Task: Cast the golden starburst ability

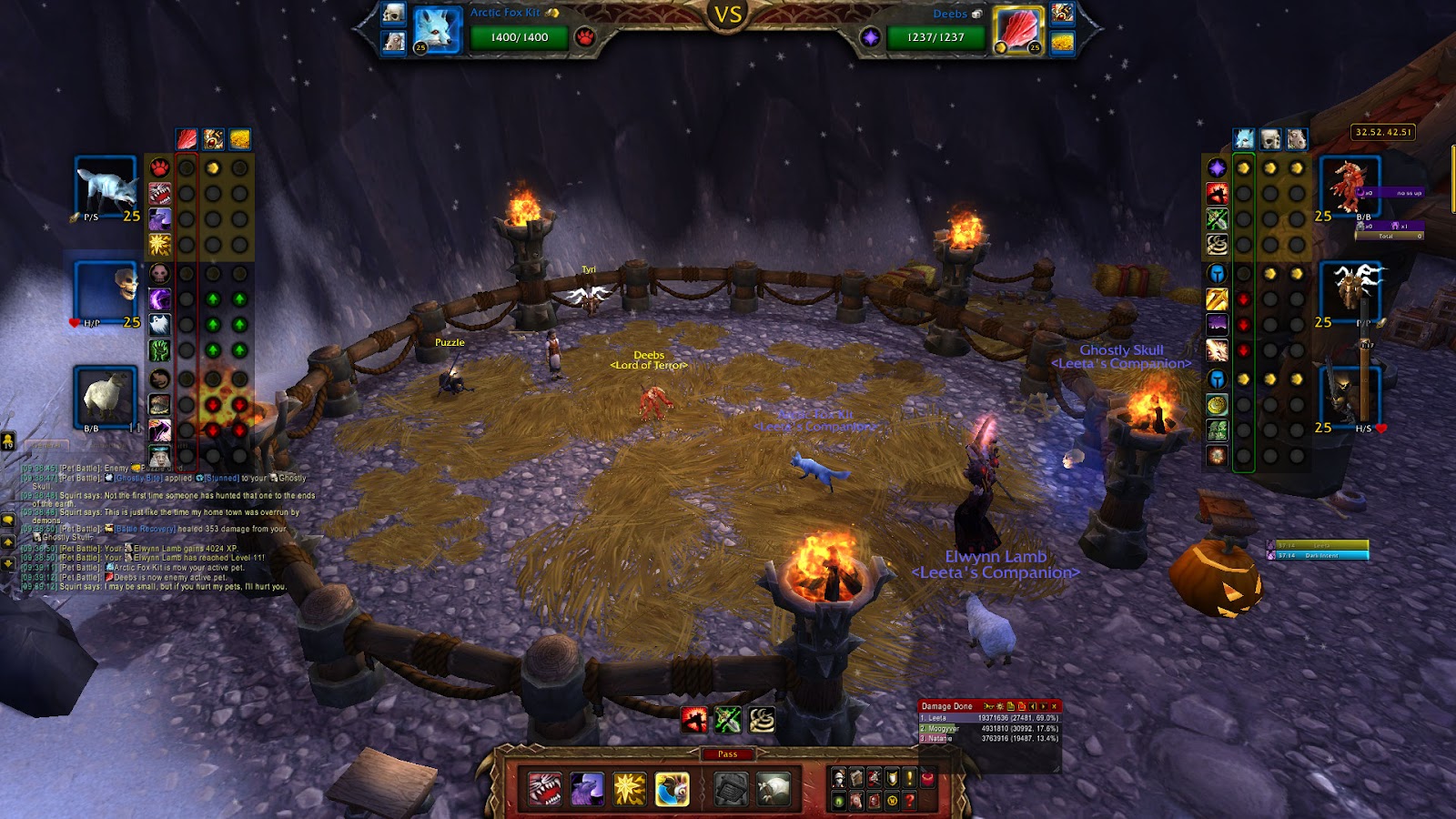Action: click(x=630, y=789)
